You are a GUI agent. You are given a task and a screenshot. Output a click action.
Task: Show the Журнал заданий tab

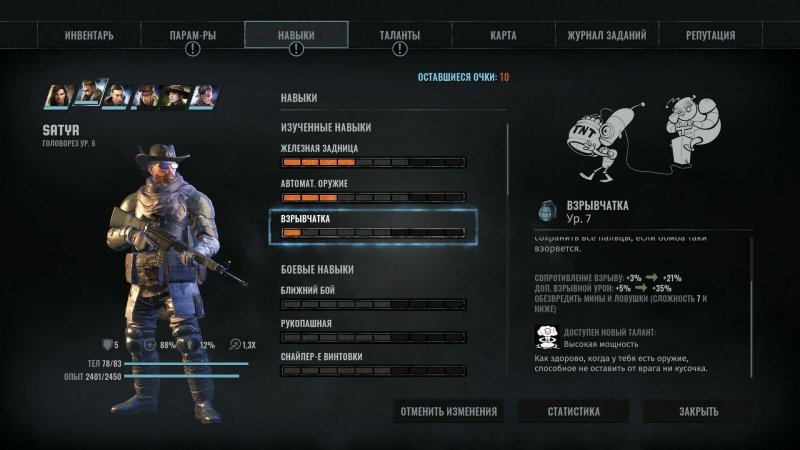click(606, 35)
